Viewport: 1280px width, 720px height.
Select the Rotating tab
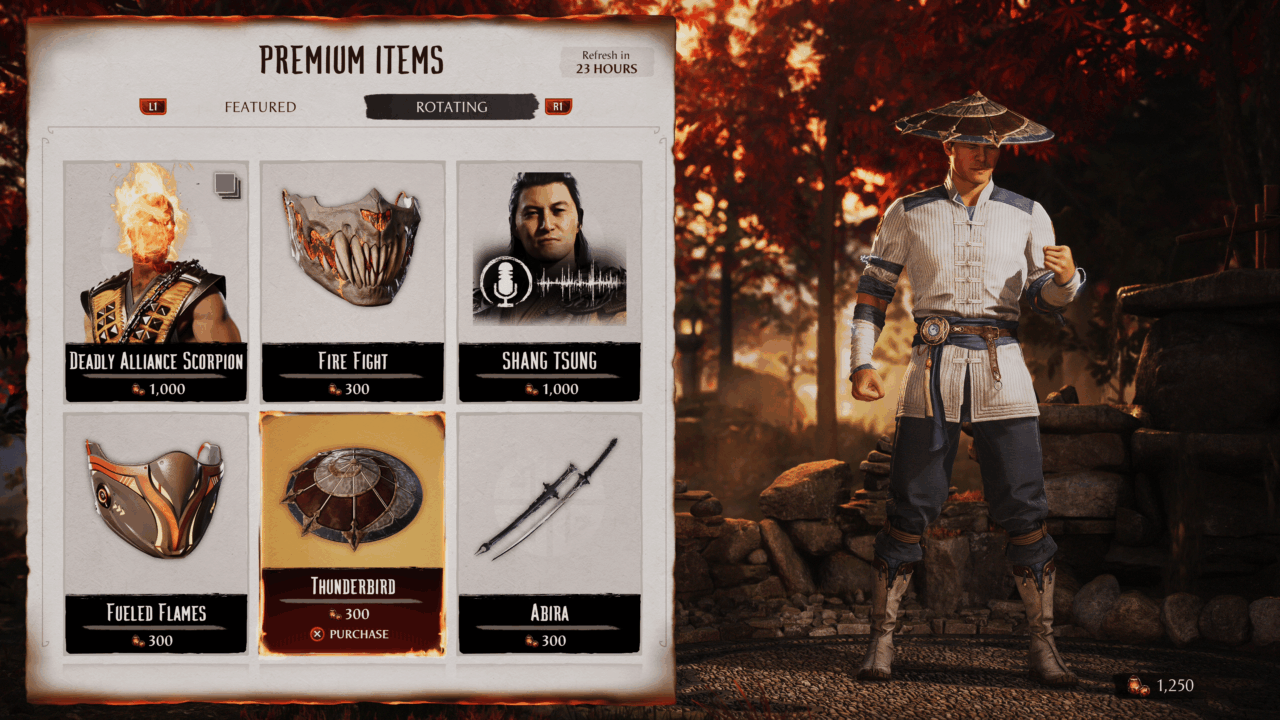coord(451,107)
